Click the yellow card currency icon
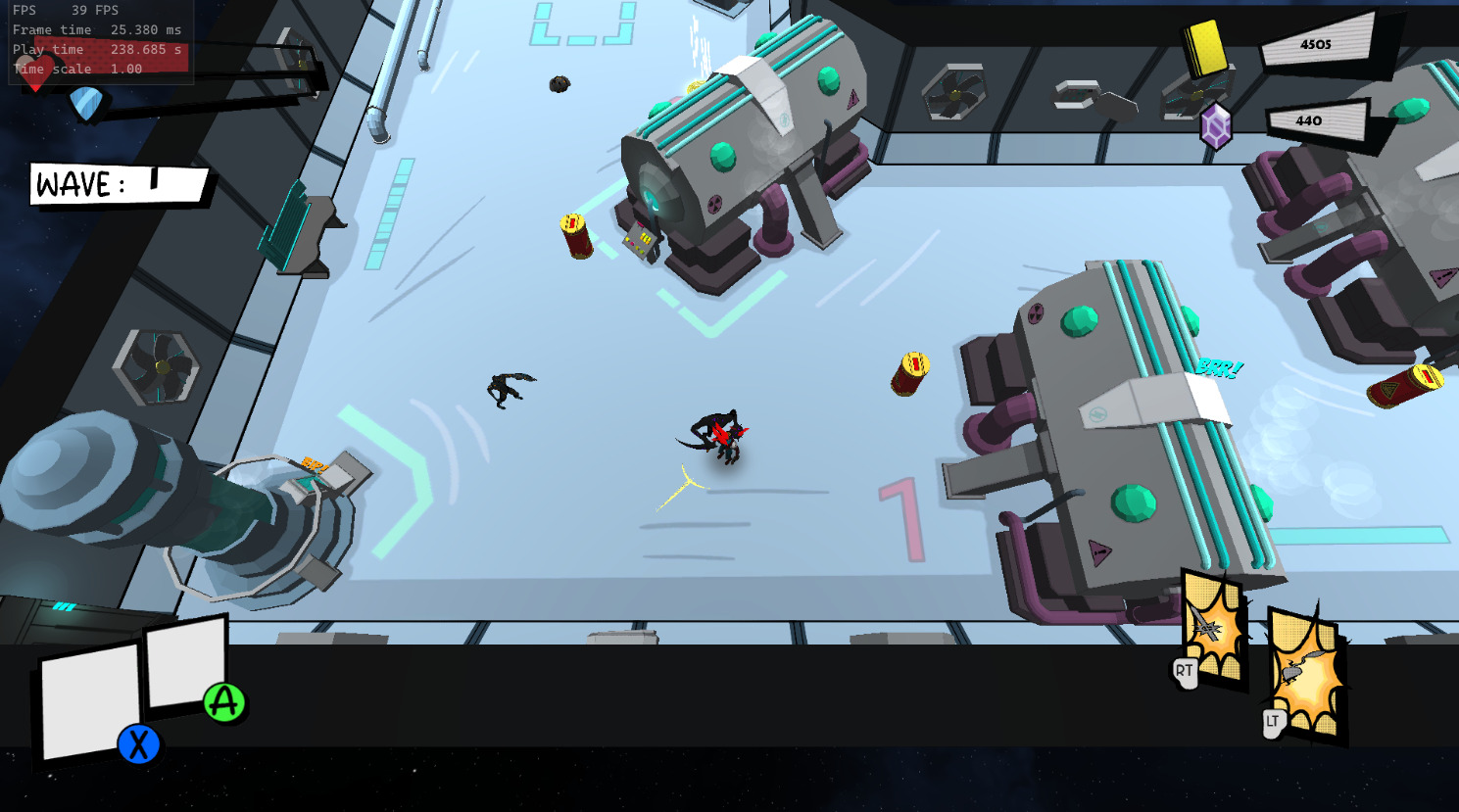Viewport: 1459px width, 812px height. [x=1204, y=46]
